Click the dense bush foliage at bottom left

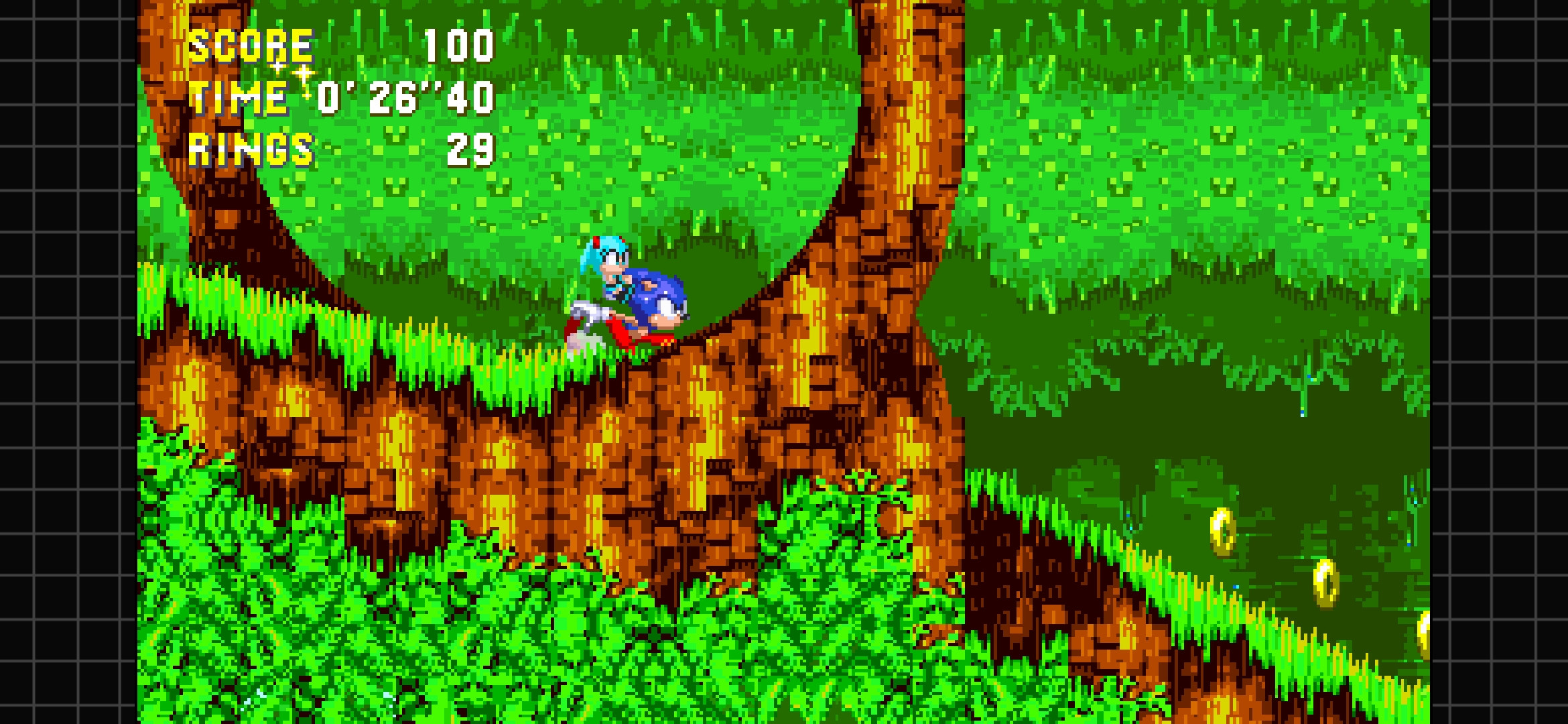[268, 637]
